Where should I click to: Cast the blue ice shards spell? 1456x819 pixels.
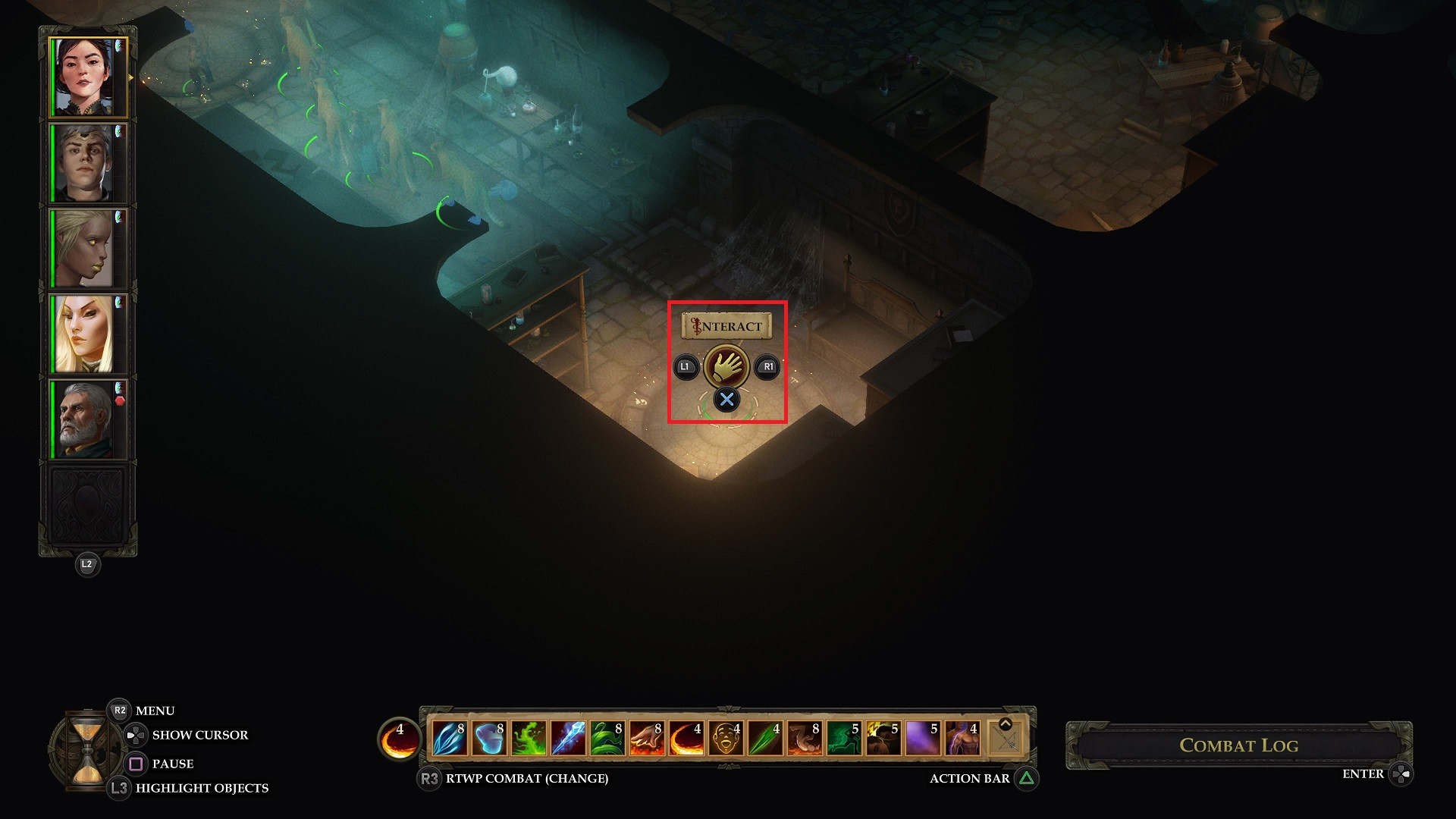coord(449,739)
